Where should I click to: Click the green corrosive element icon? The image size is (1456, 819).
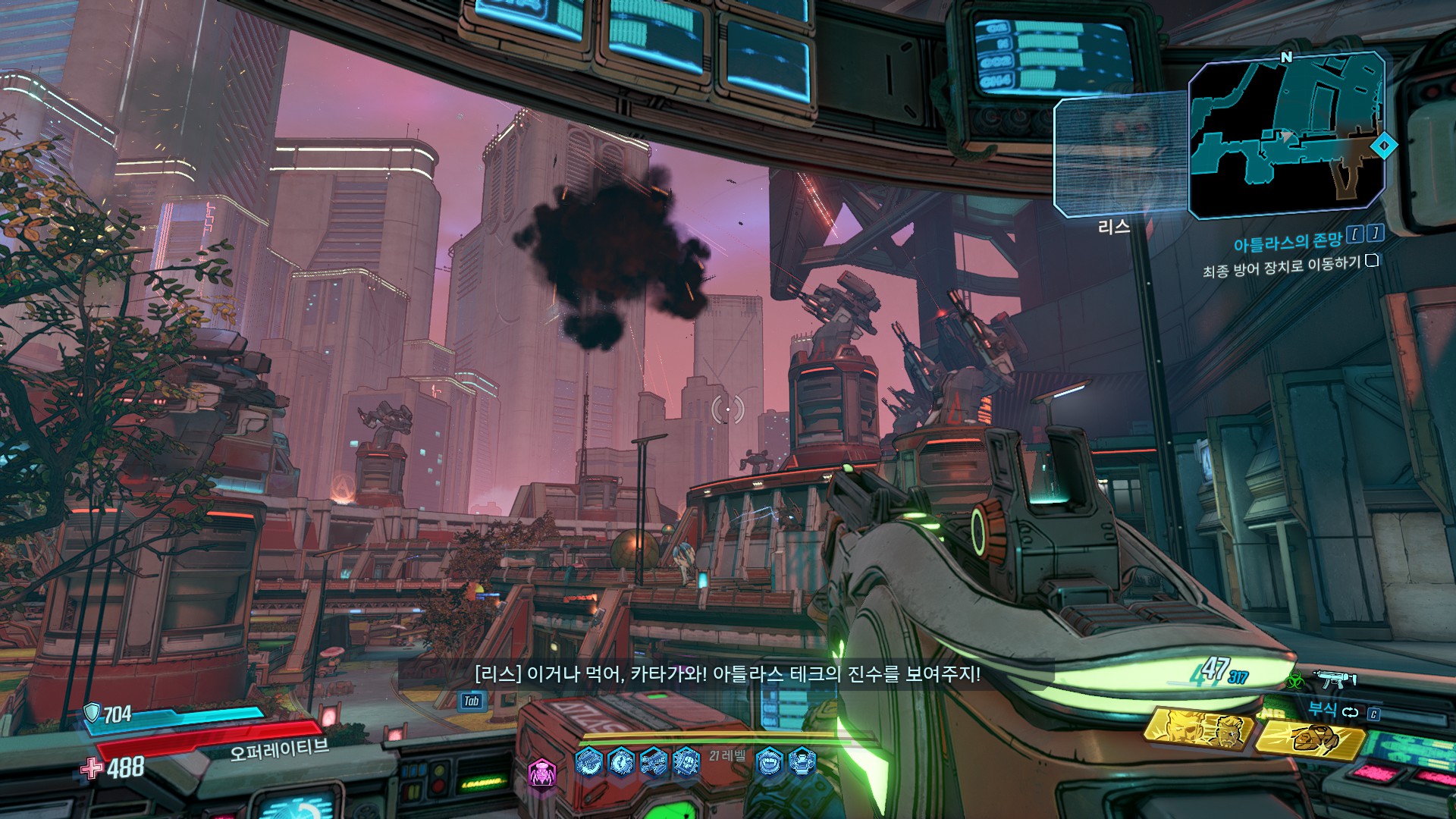[x=1294, y=679]
